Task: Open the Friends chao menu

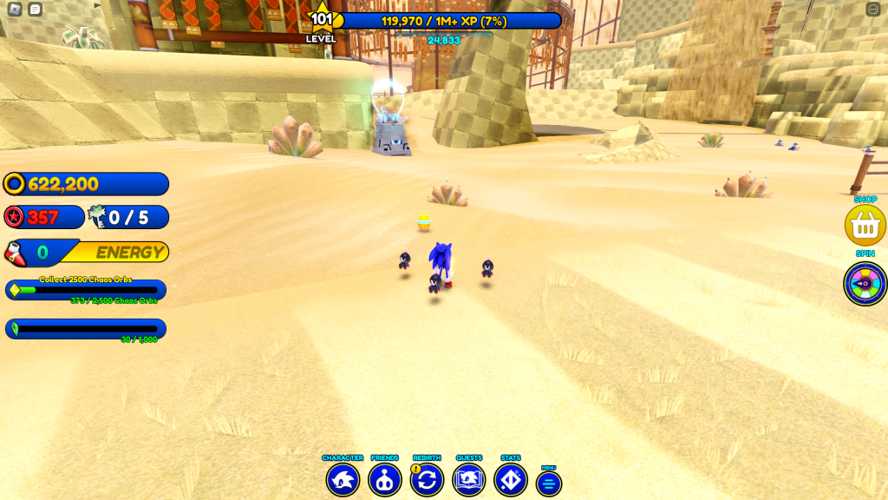Action: 385,480
